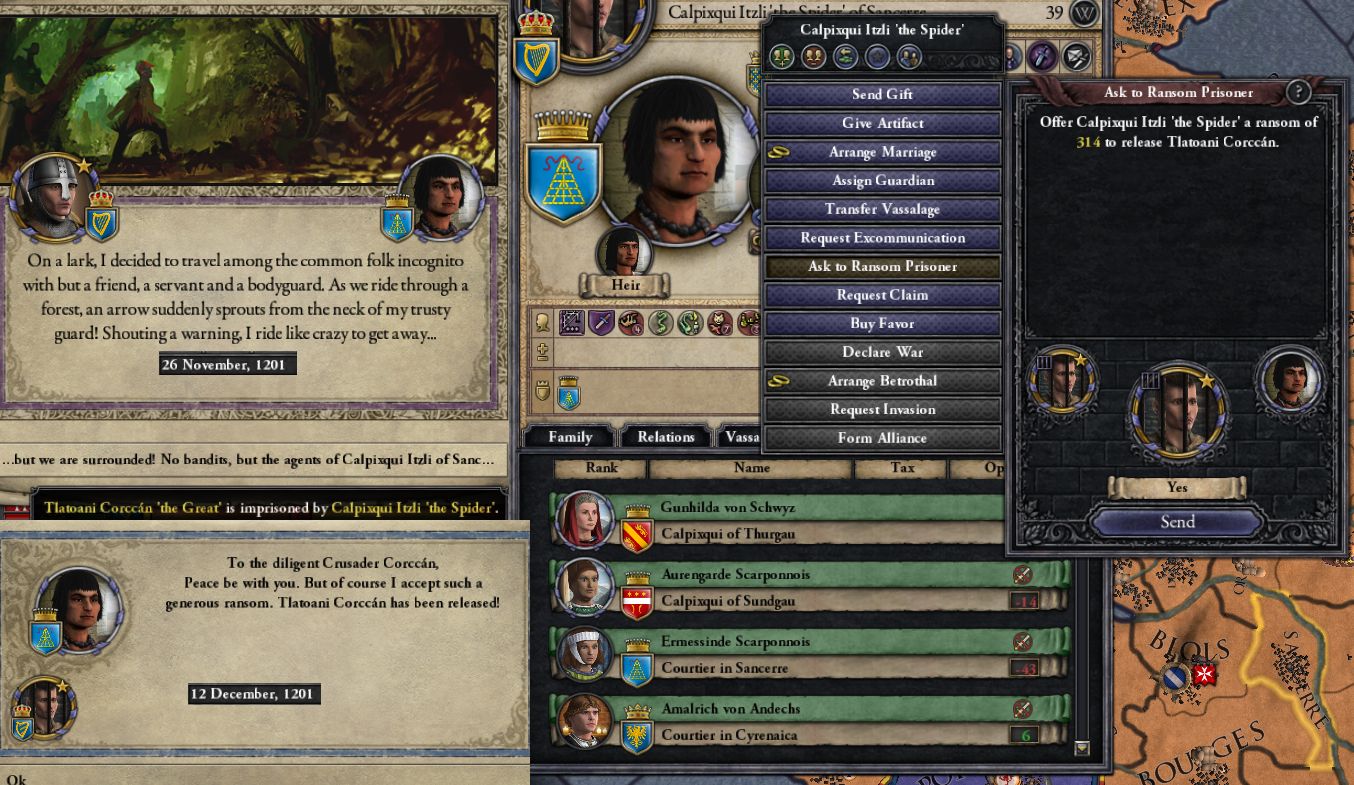Click Send on the ransom offer
Viewport: 1354px width, 785px height.
(1177, 521)
